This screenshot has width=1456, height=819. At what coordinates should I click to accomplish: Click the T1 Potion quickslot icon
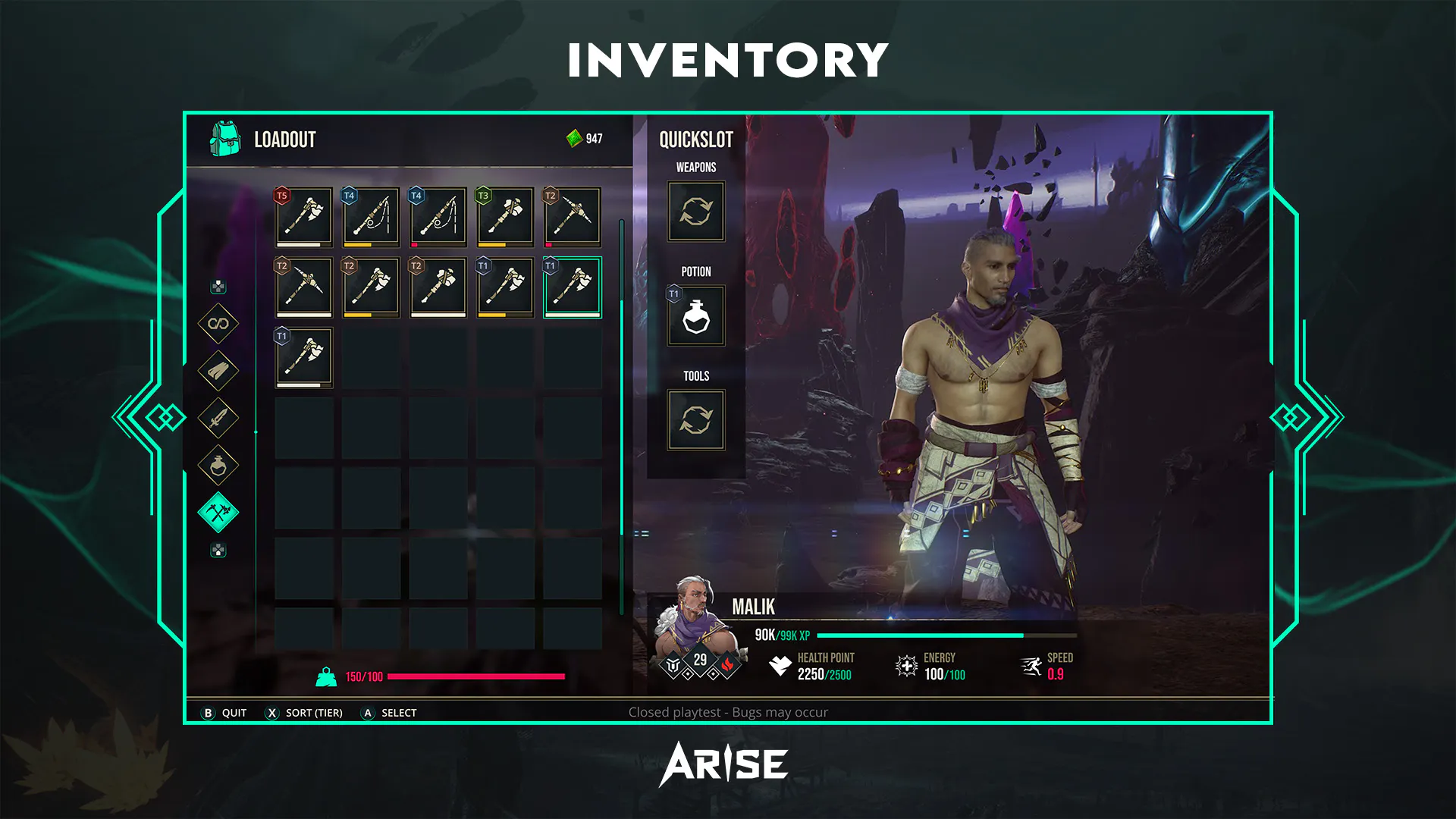695,316
